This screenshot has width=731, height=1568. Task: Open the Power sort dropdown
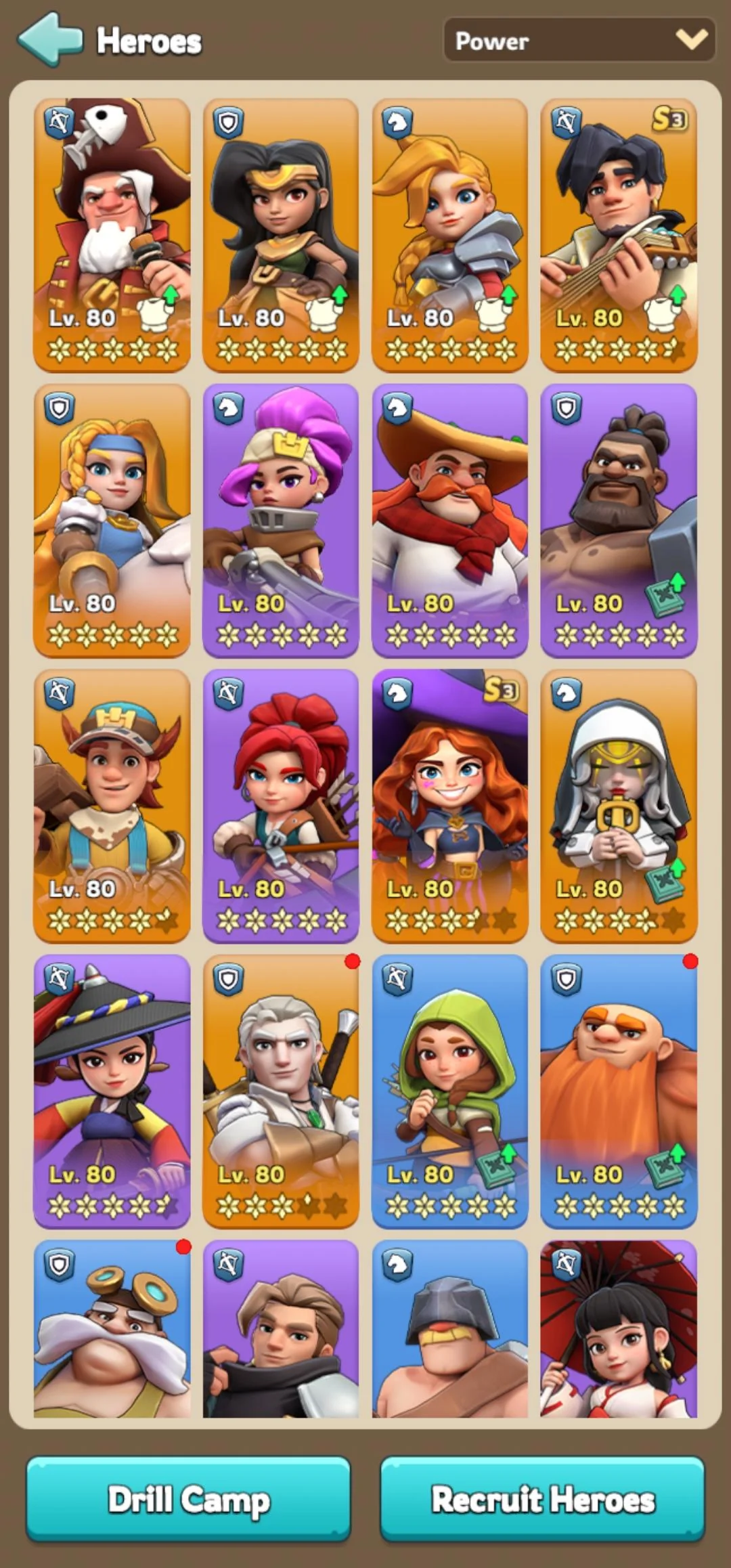(579, 41)
